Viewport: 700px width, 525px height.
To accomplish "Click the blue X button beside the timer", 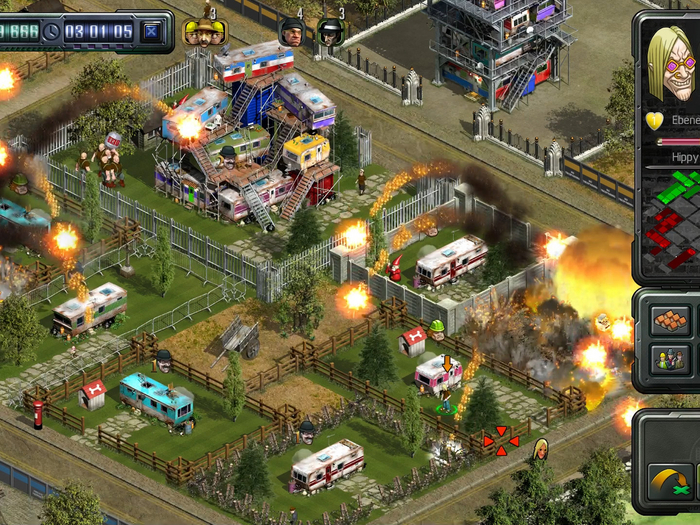I will point(151,31).
